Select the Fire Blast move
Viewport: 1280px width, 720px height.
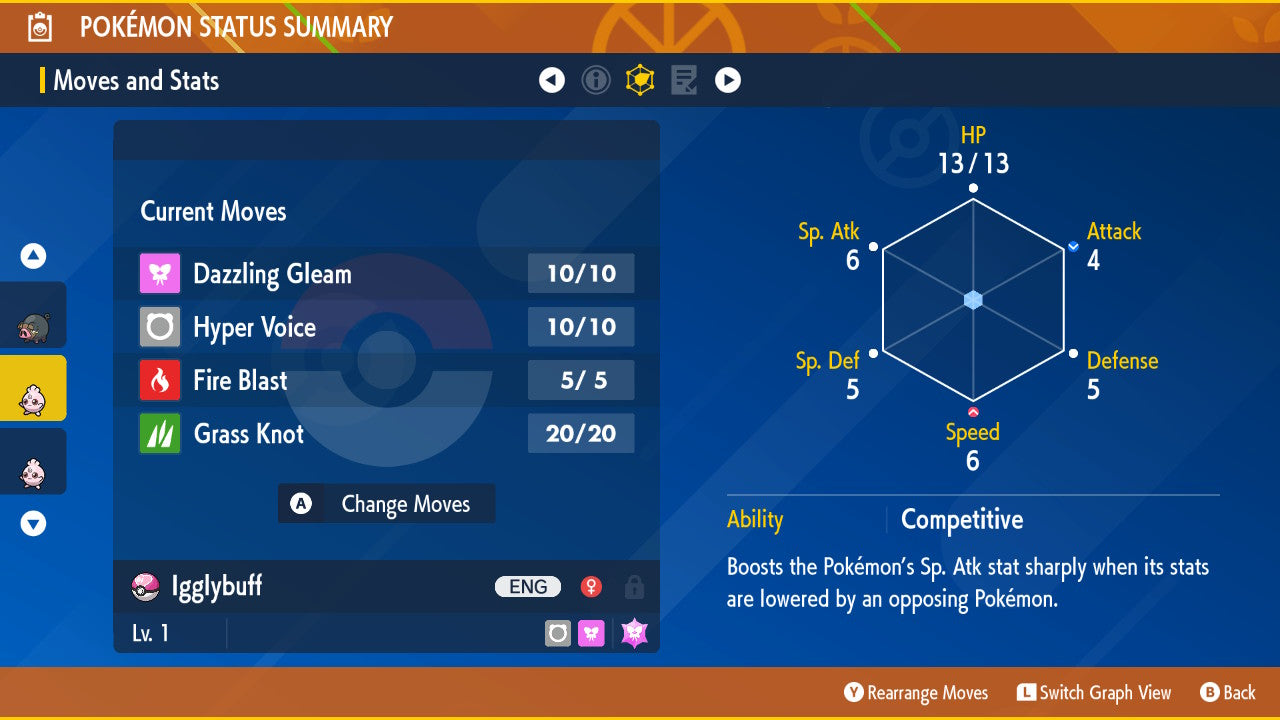point(386,380)
